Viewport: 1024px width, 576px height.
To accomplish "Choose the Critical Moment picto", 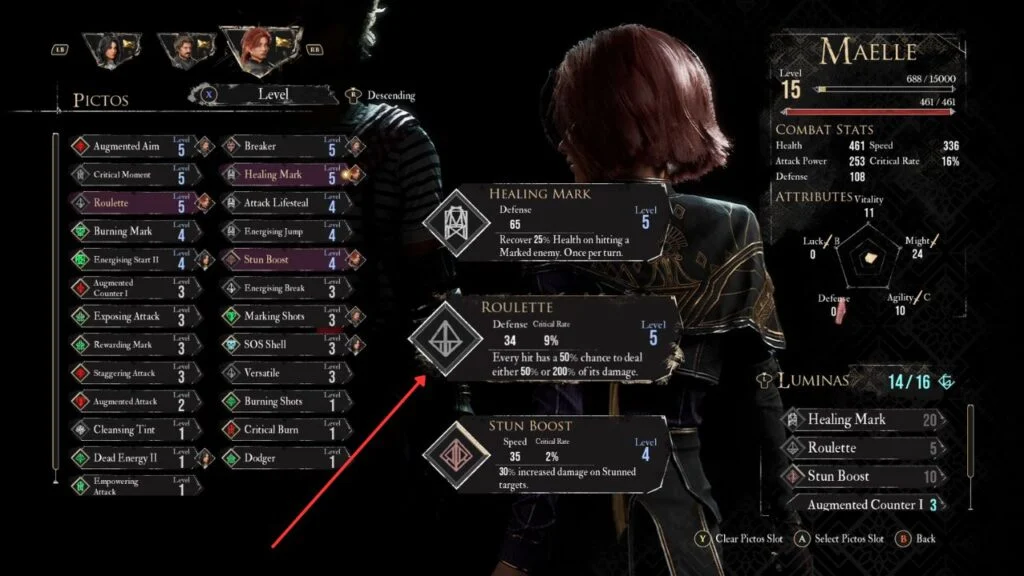I will 127,174.
